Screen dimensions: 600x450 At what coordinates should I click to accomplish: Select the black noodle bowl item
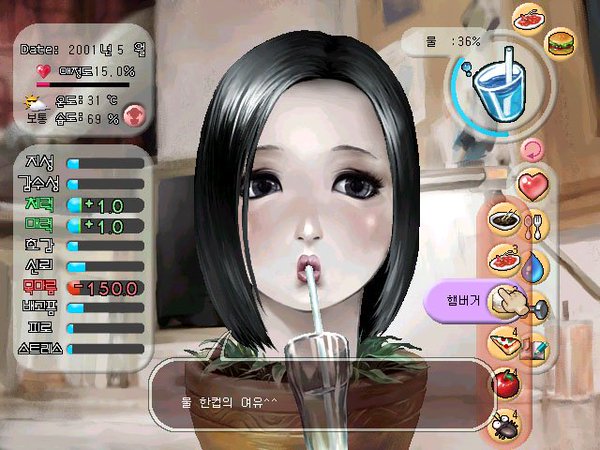(x=503, y=218)
